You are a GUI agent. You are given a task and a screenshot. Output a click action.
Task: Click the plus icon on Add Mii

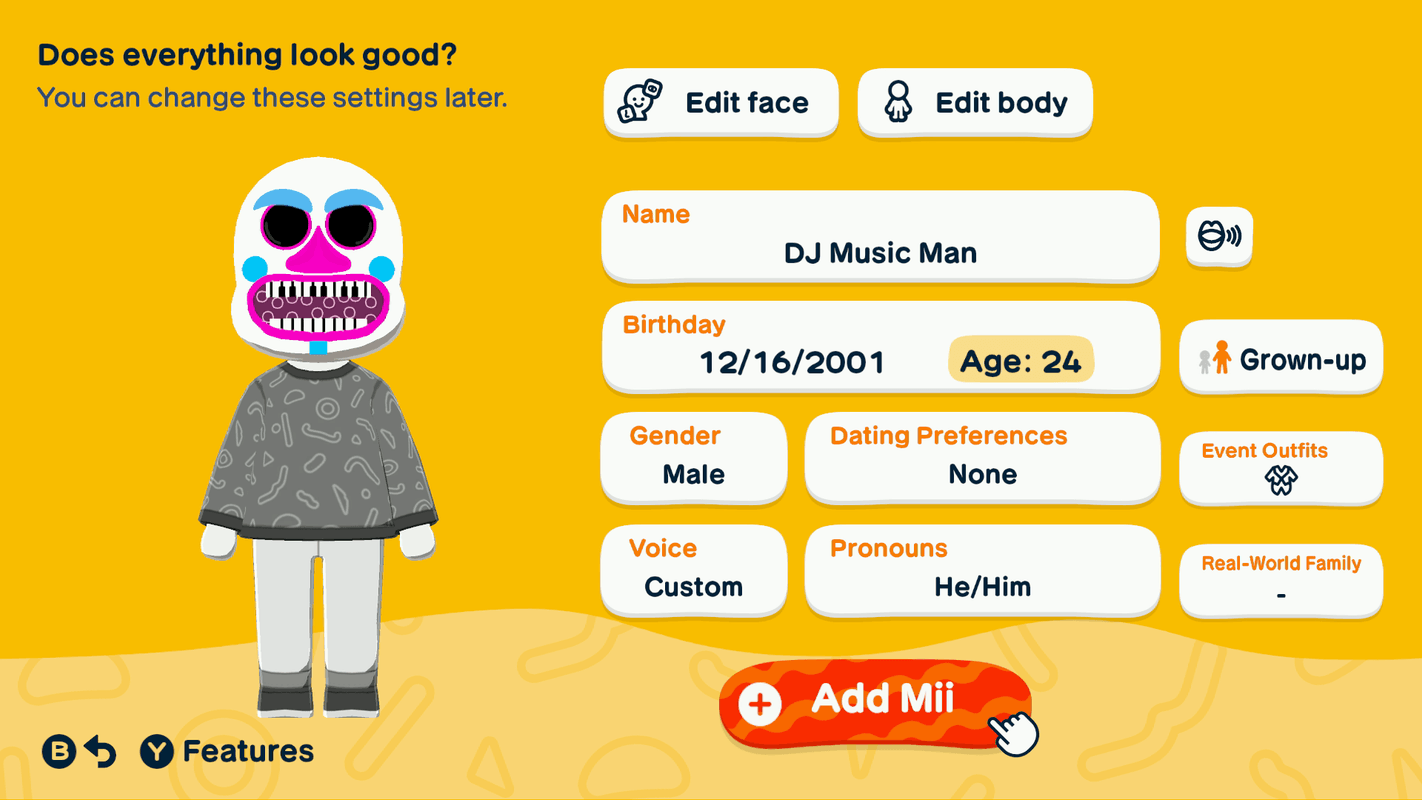point(760,701)
